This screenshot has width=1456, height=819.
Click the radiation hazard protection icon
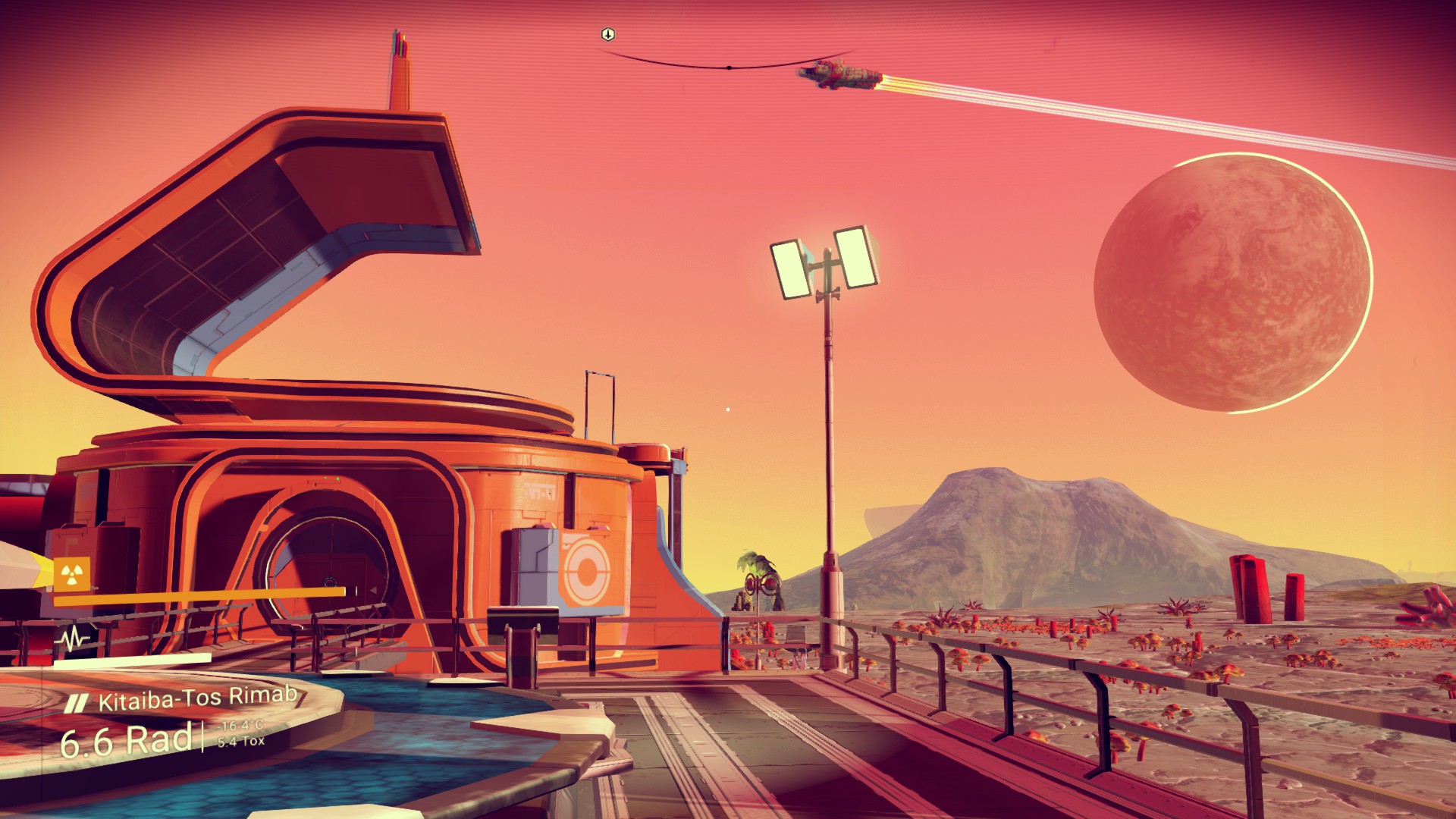coord(72,576)
